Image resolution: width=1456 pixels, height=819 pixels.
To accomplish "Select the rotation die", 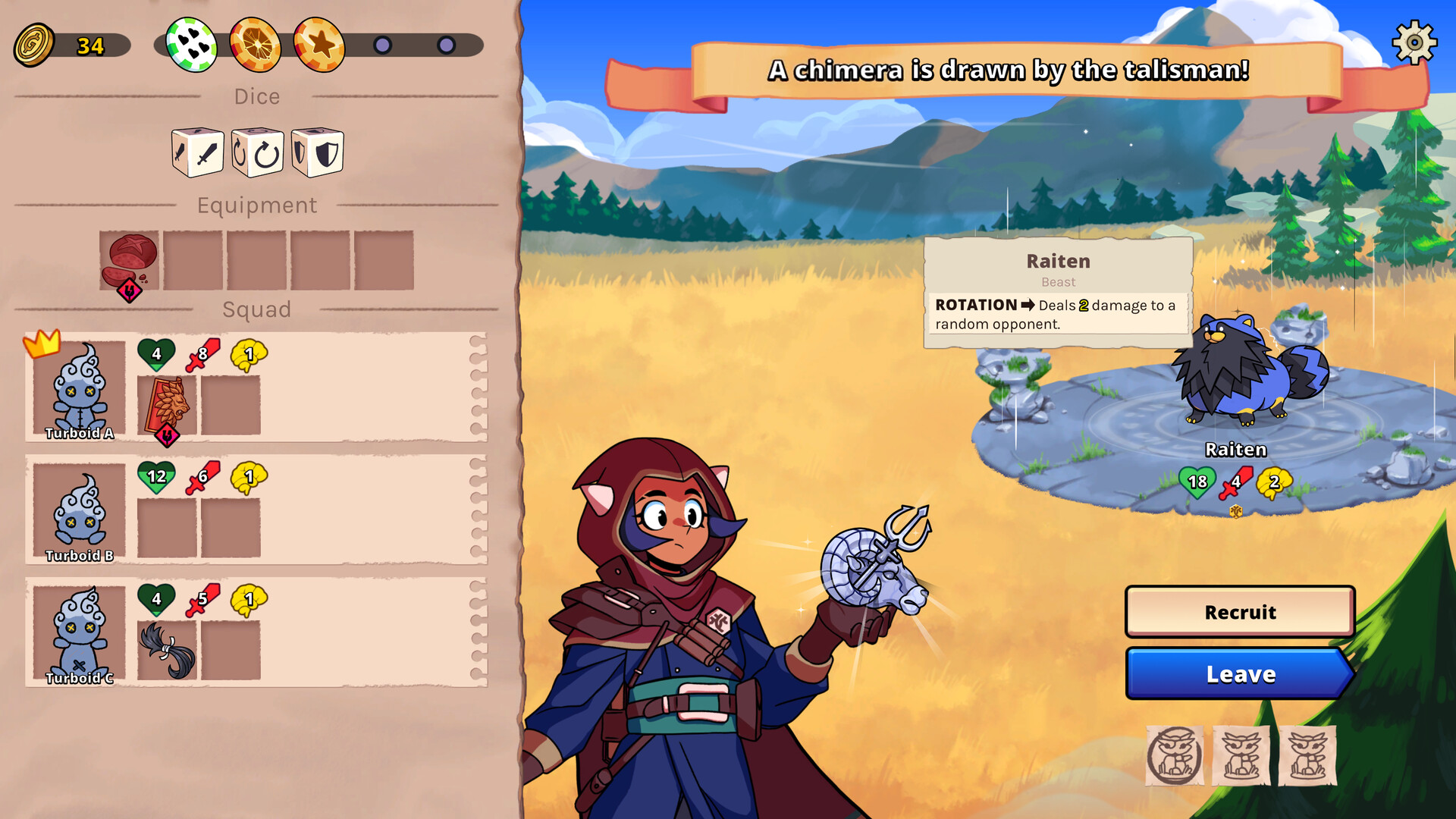I will pyautogui.click(x=257, y=152).
